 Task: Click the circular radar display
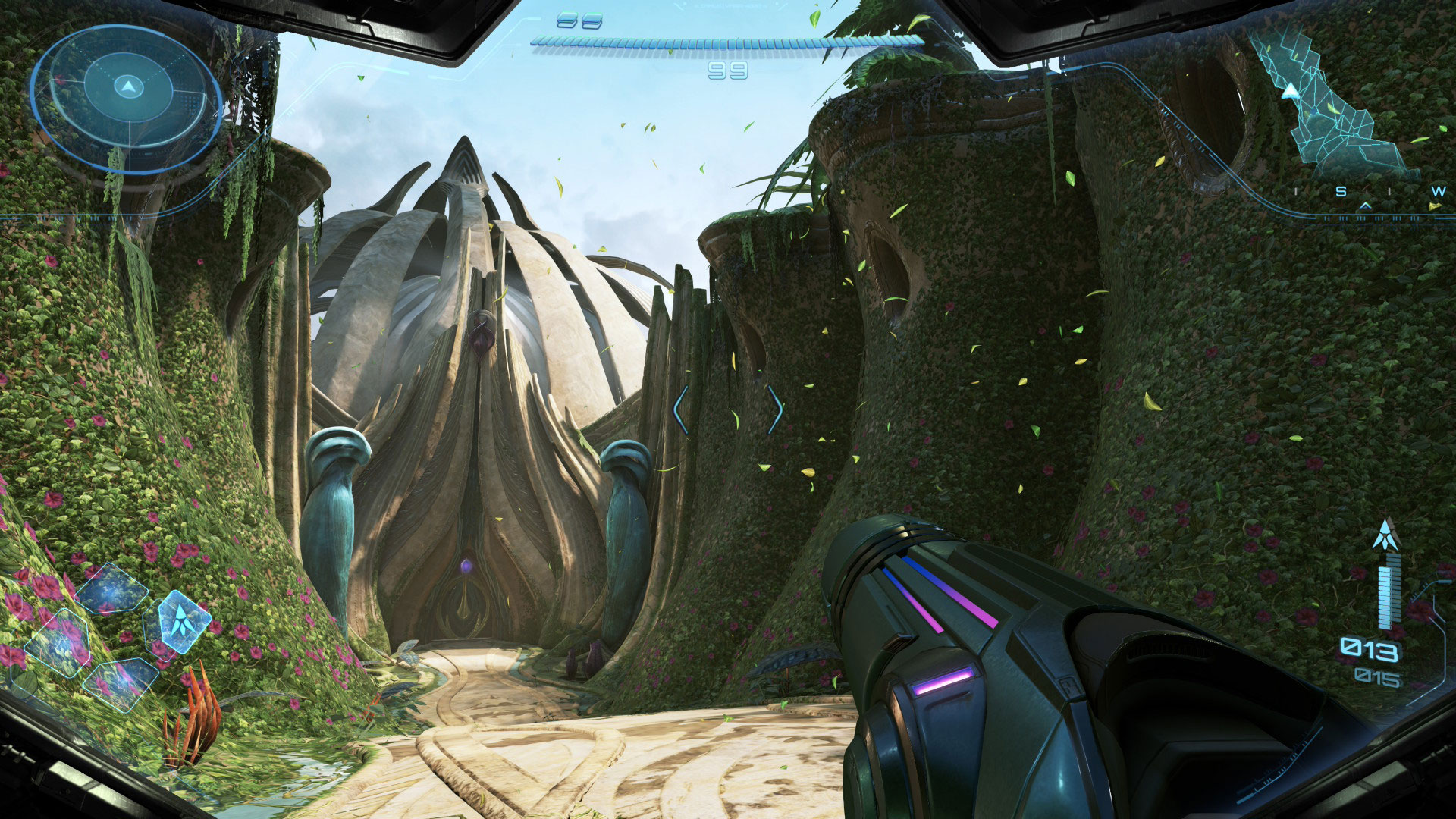click(127, 99)
